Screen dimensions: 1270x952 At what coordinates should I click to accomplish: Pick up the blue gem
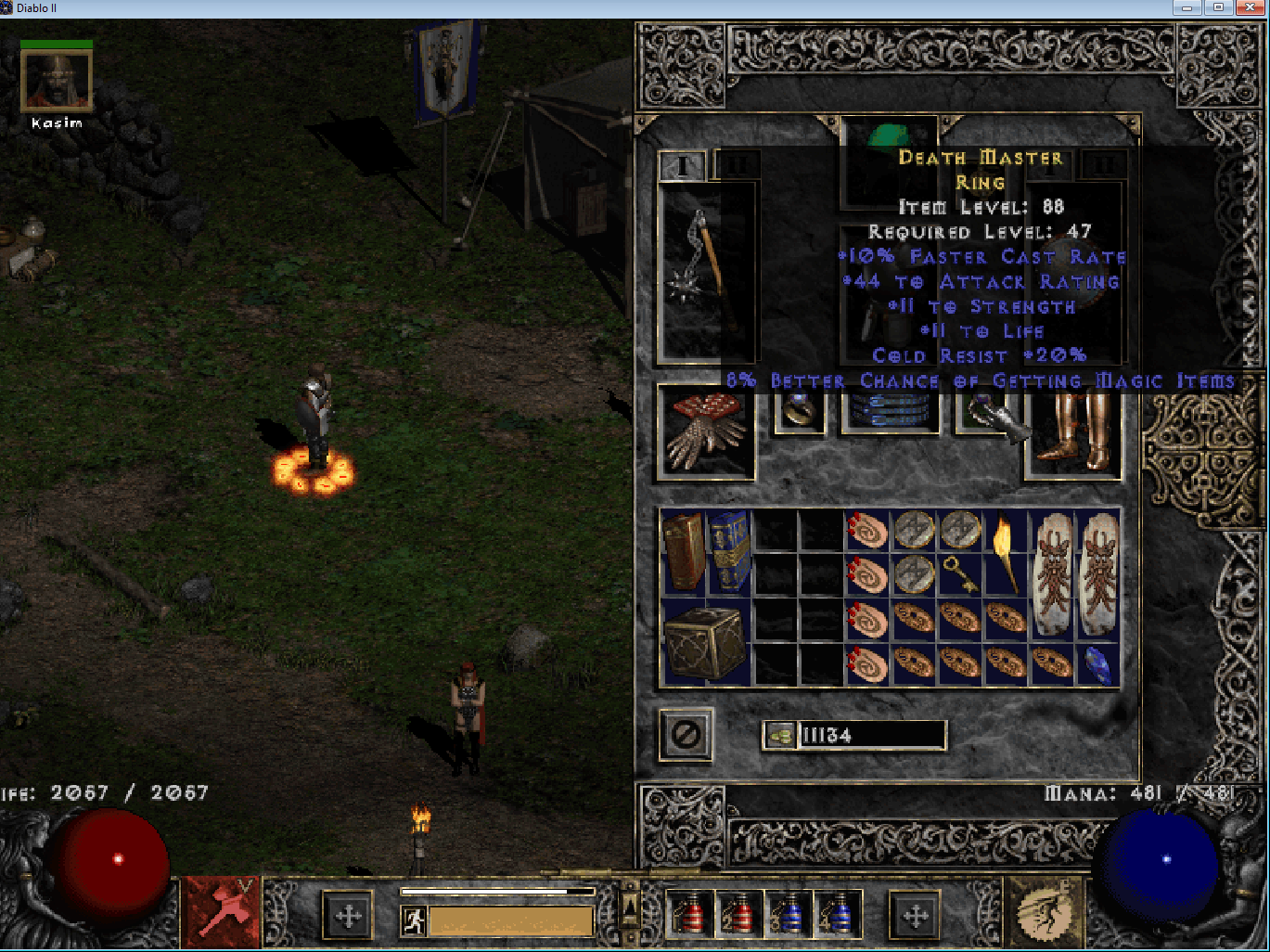[x=1098, y=664]
